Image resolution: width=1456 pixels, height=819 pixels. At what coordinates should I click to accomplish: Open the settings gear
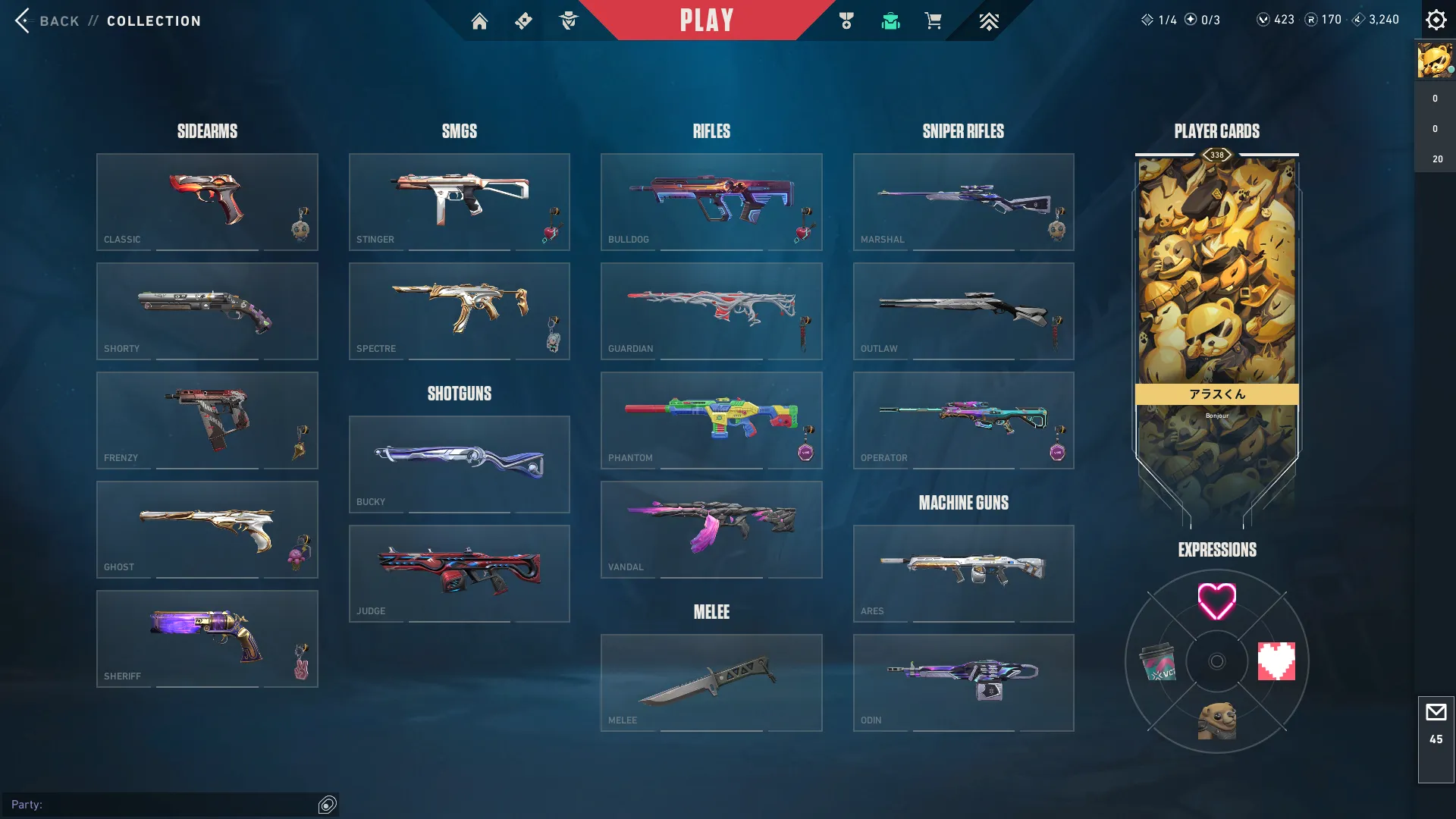coord(1436,20)
